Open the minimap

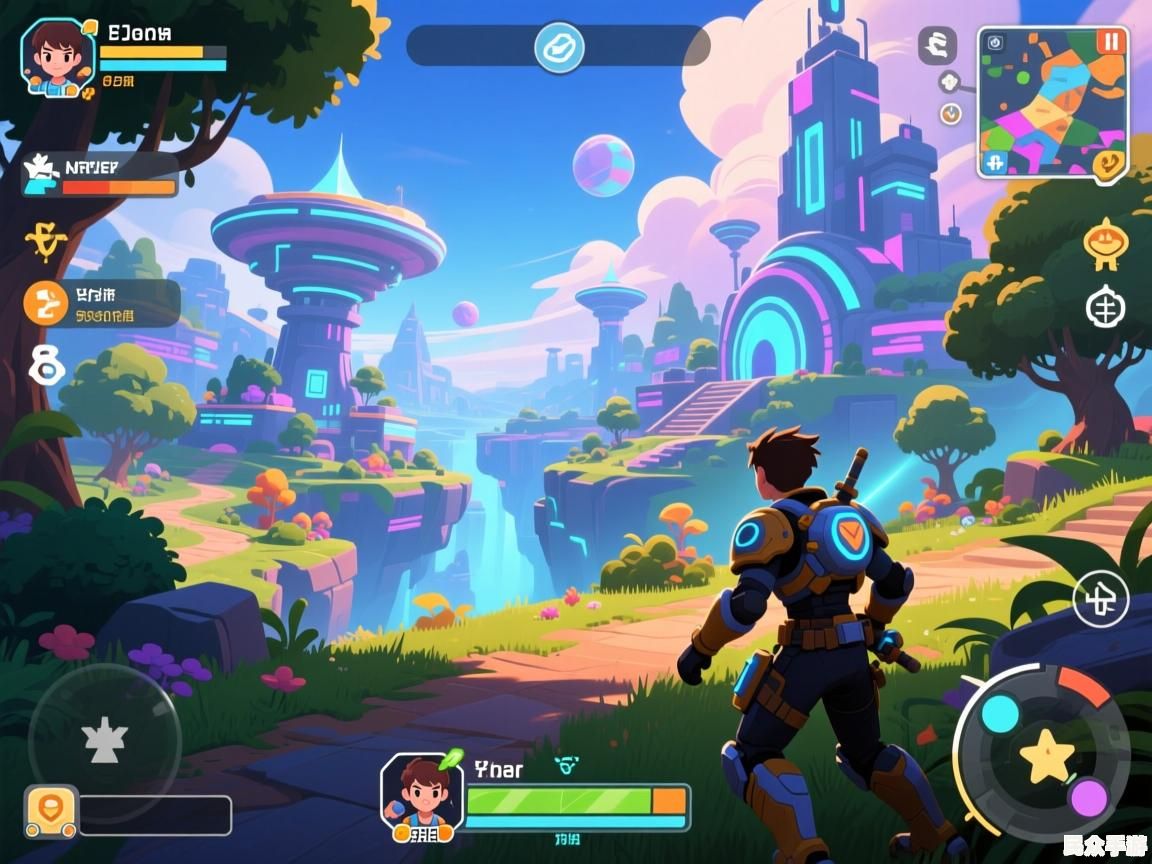point(1052,100)
